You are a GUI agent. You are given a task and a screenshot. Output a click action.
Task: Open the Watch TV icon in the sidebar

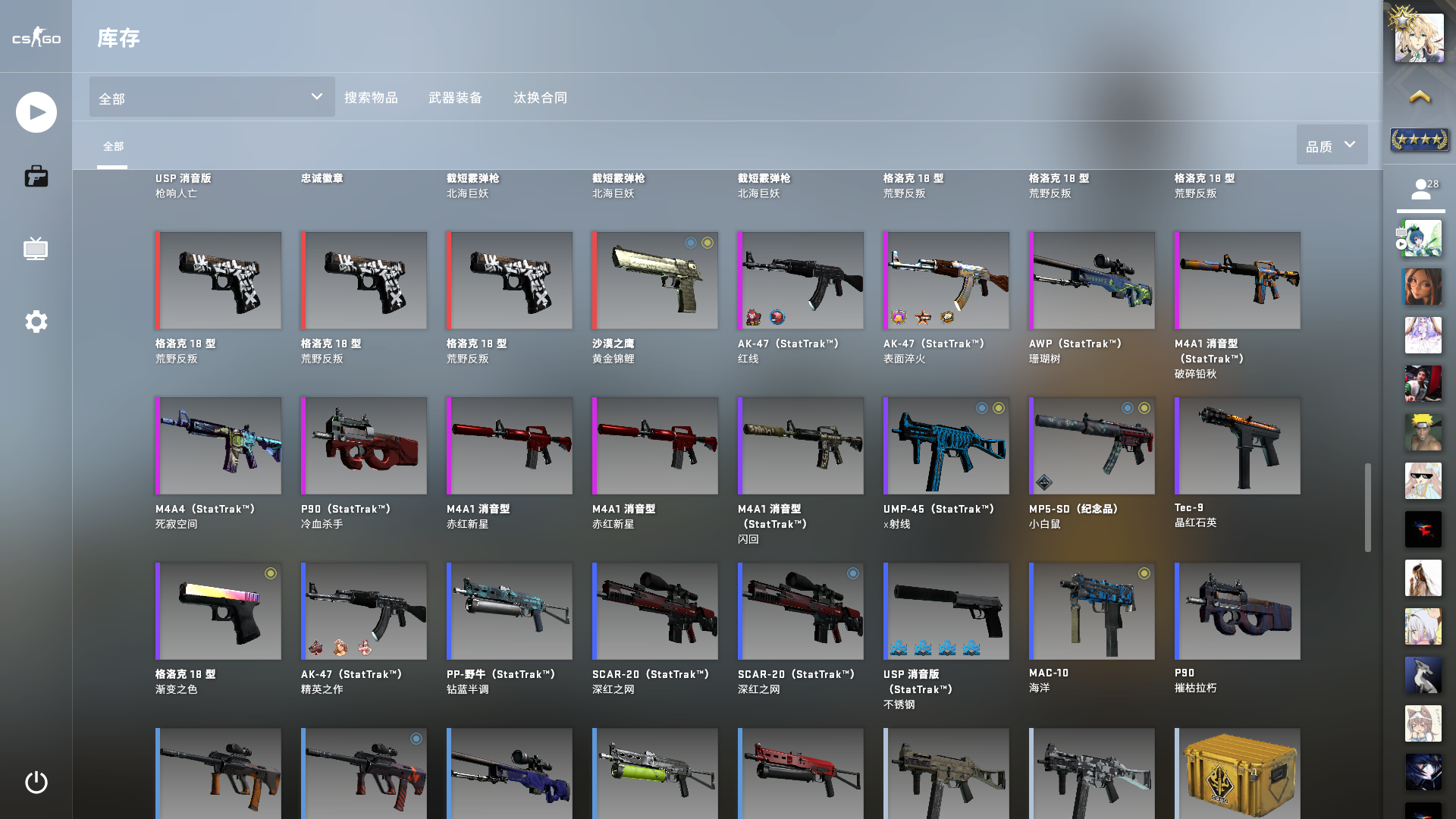(x=35, y=249)
